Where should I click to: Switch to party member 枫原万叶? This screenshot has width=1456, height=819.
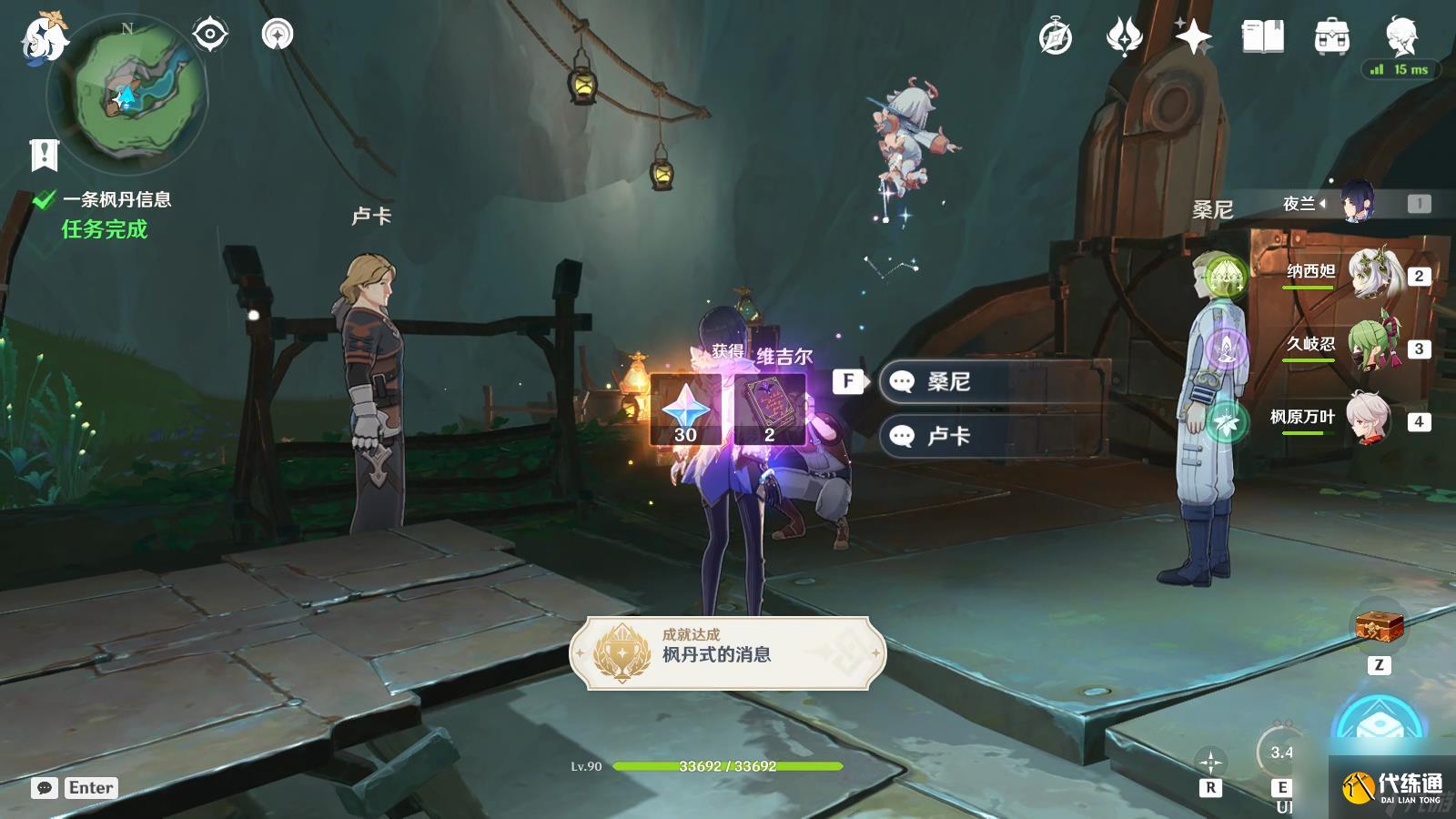(x=1370, y=420)
